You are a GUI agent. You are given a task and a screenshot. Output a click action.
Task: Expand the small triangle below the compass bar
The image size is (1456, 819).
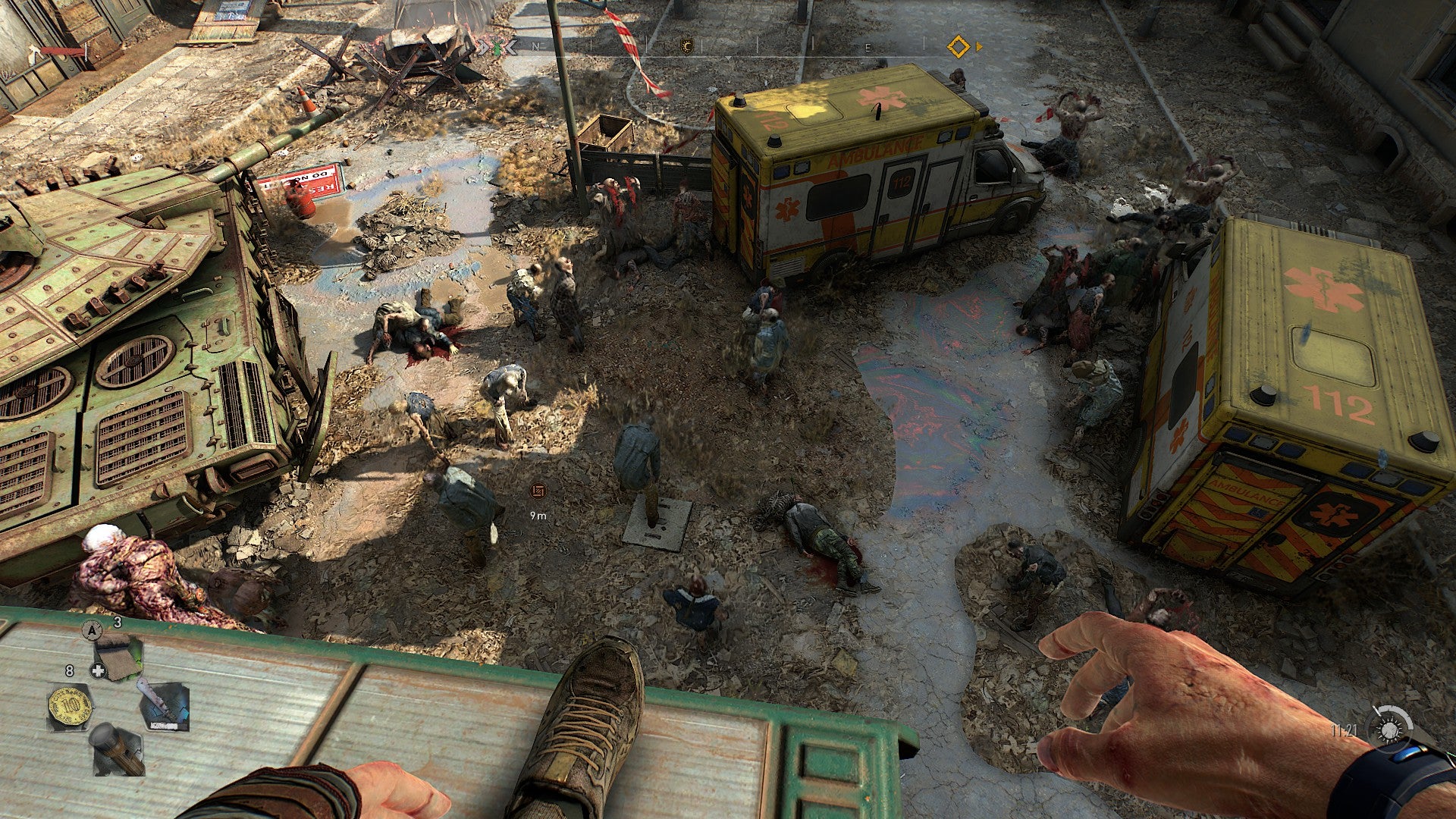[727, 59]
